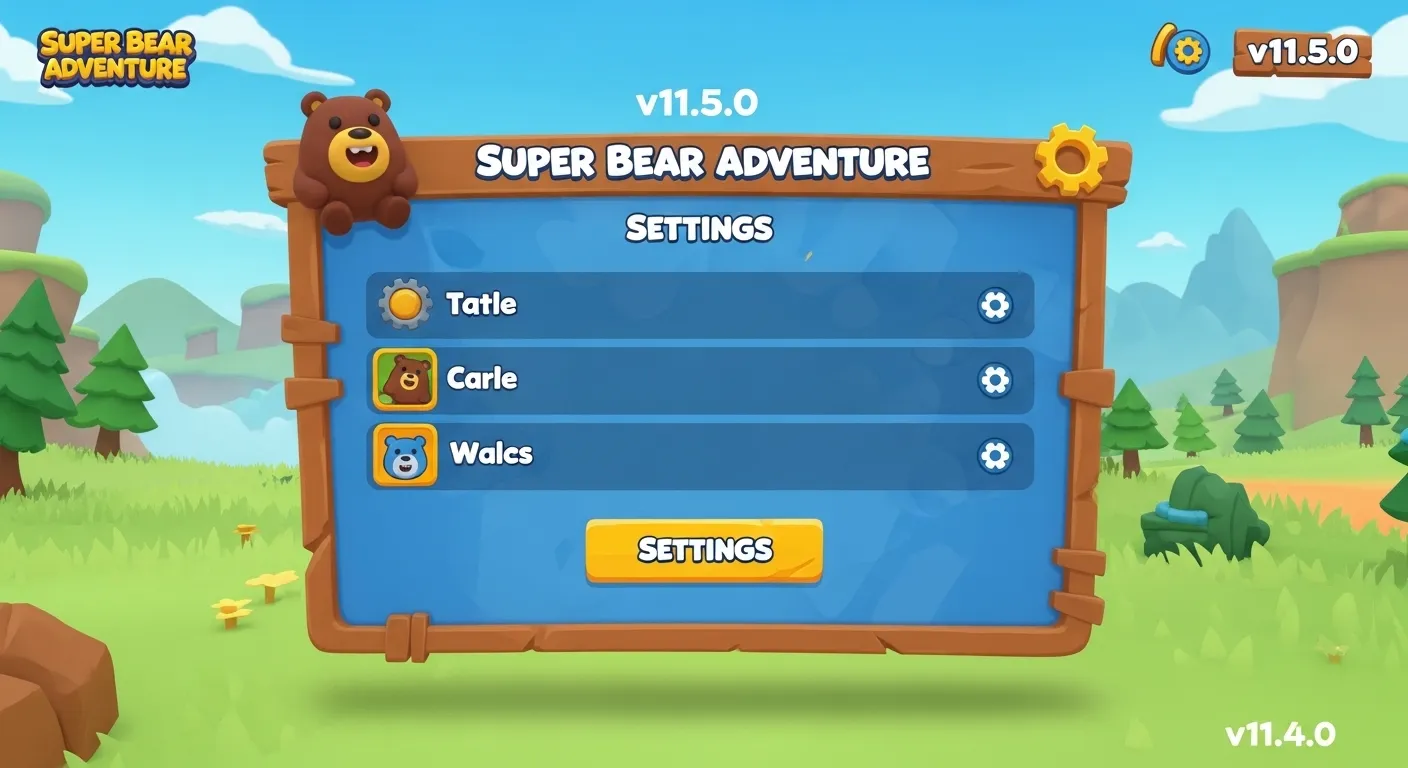Click the gear icon next to Tatle
This screenshot has width=1408, height=768.
tap(994, 305)
